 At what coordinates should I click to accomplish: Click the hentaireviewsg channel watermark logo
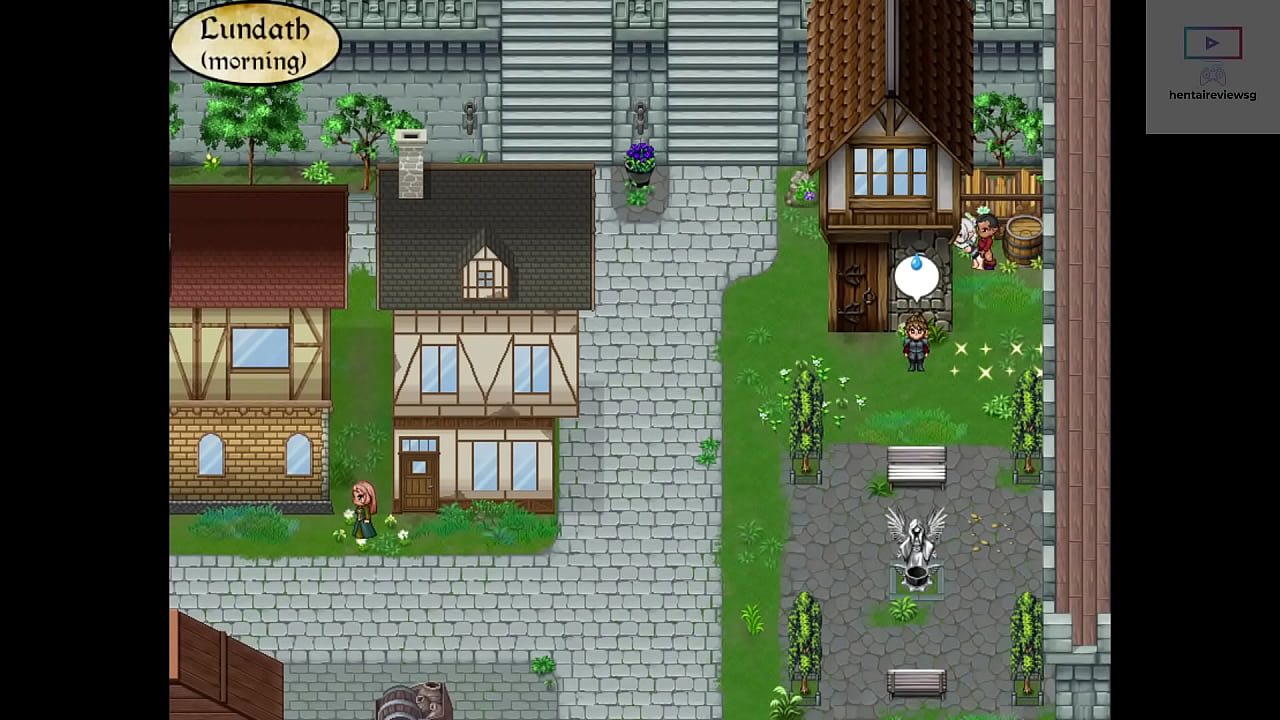[x=1212, y=58]
